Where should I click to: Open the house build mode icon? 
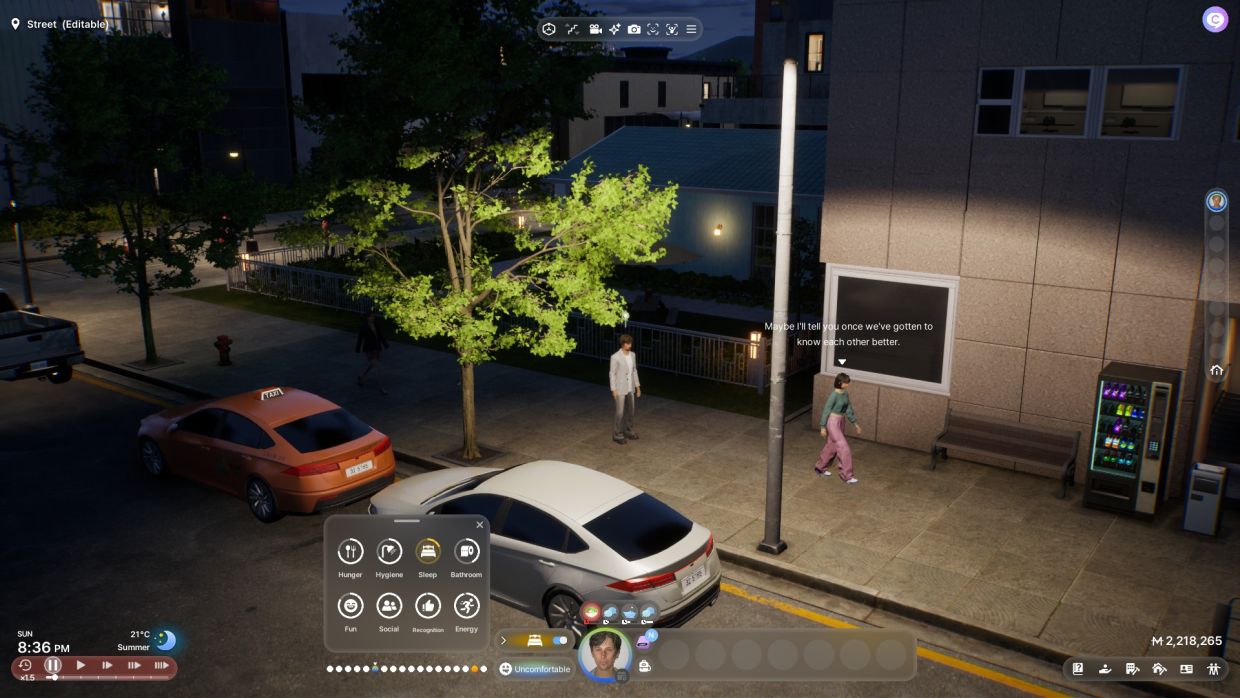click(x=1159, y=669)
